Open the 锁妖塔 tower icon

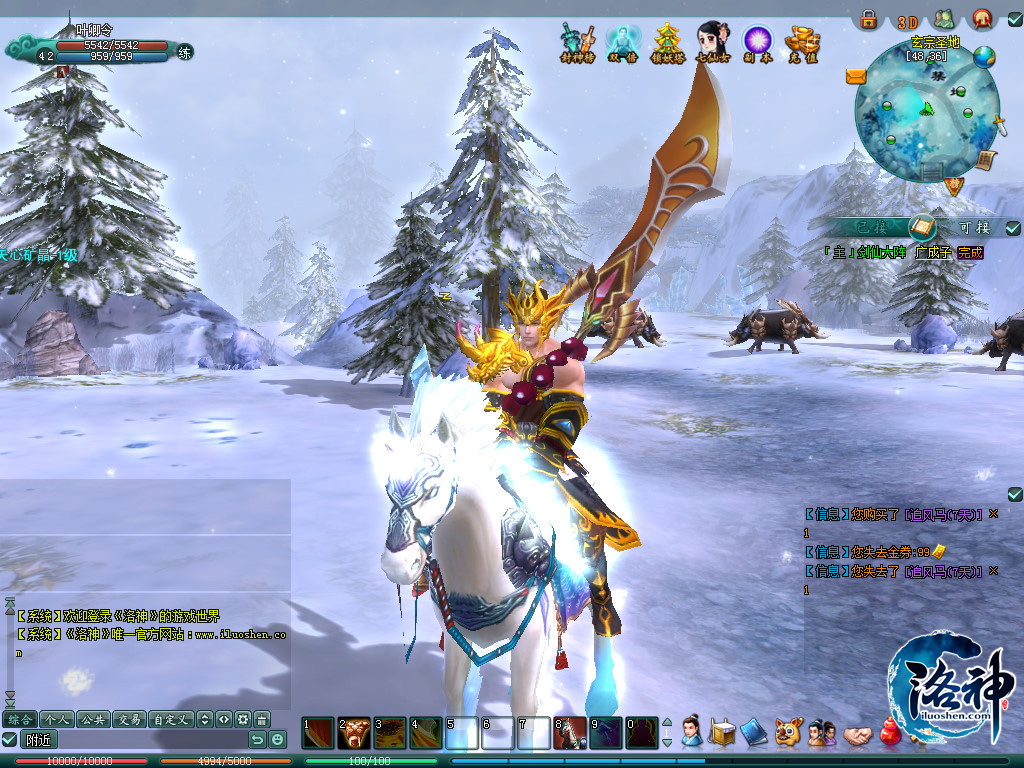pos(666,42)
